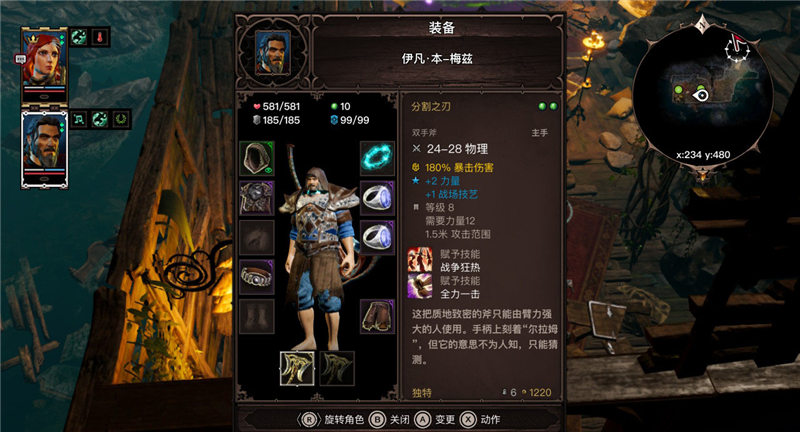Image resolution: width=800 pixels, height=432 pixels.
Task: Select the studded belt equipment slot
Action: click(x=257, y=276)
